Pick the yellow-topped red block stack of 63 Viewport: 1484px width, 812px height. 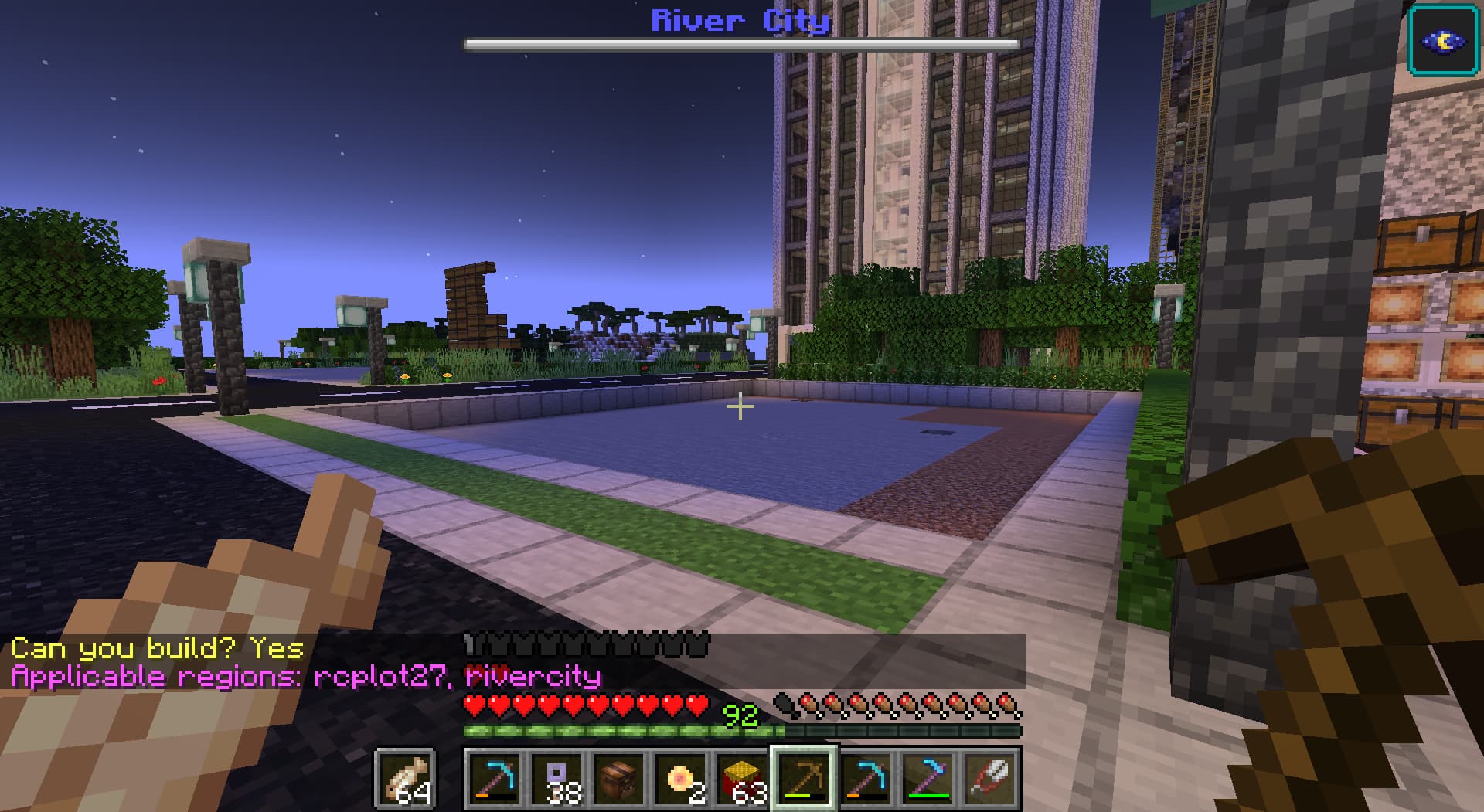coord(742,778)
